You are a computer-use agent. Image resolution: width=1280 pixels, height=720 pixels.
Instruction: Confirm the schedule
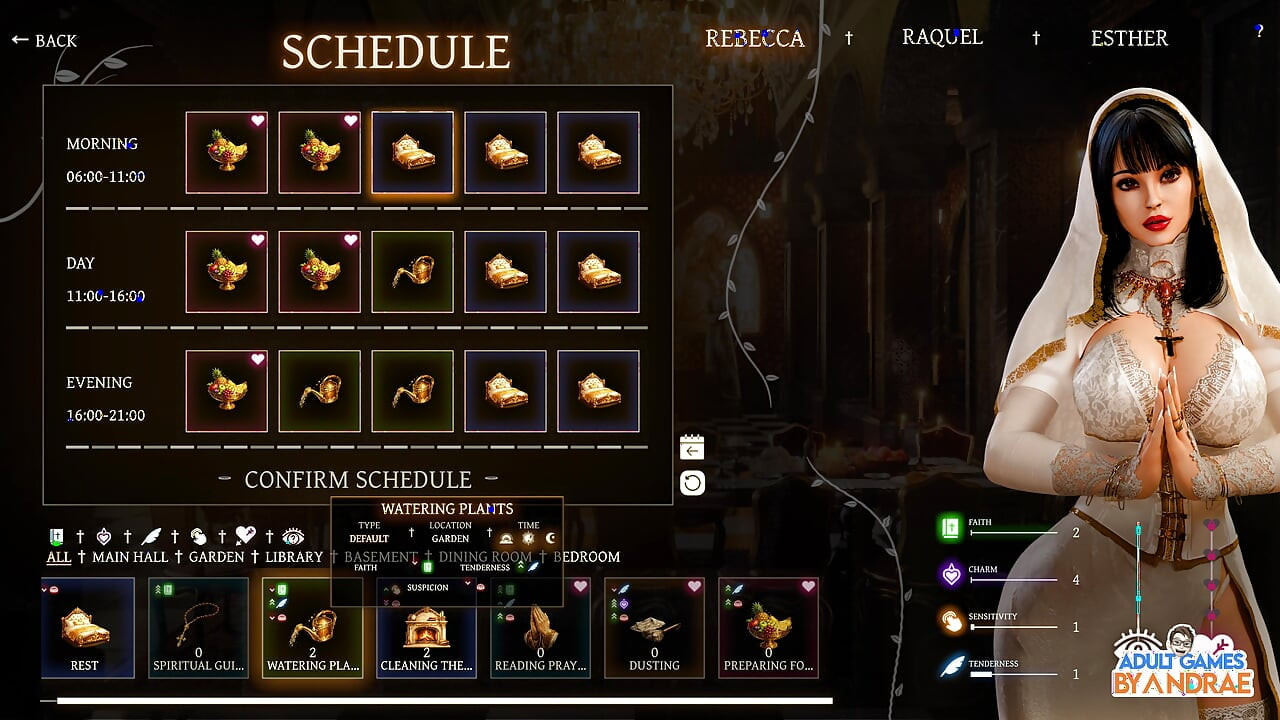(358, 480)
